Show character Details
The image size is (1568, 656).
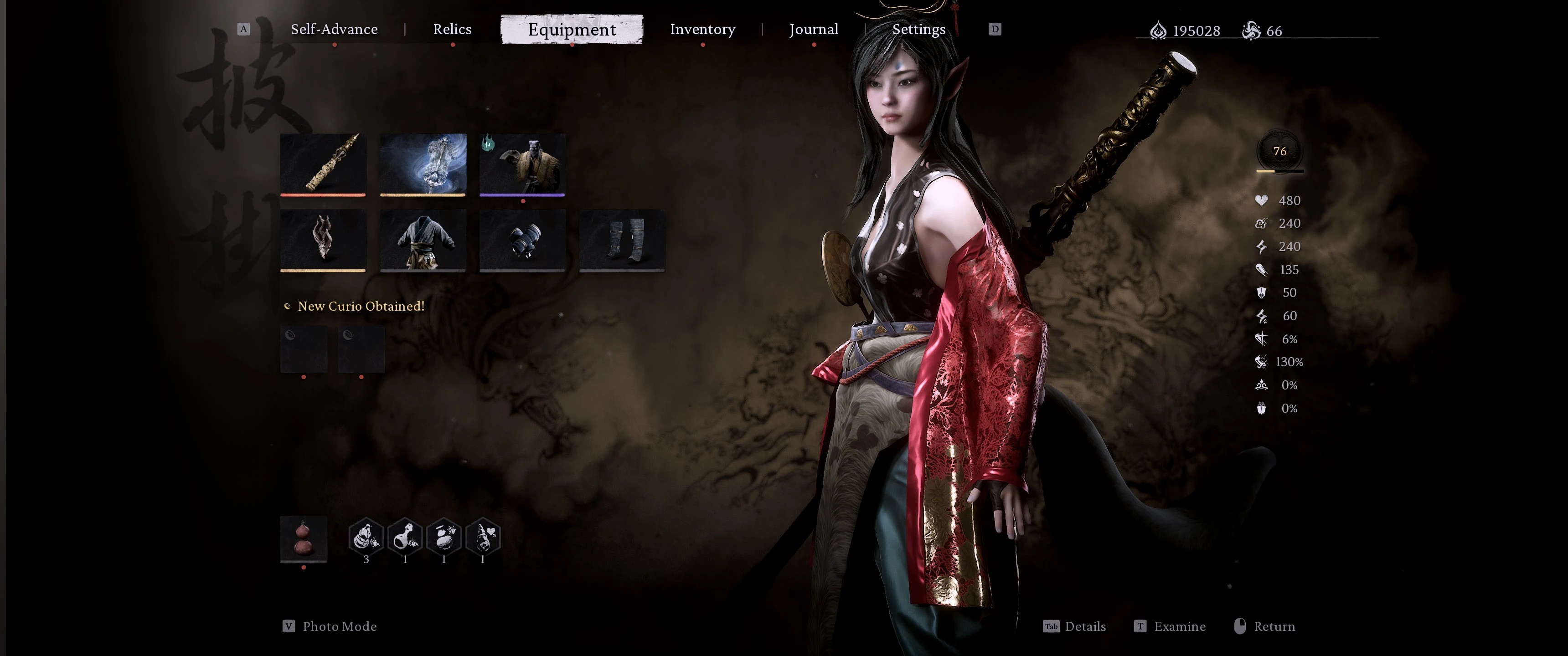coord(1084,626)
